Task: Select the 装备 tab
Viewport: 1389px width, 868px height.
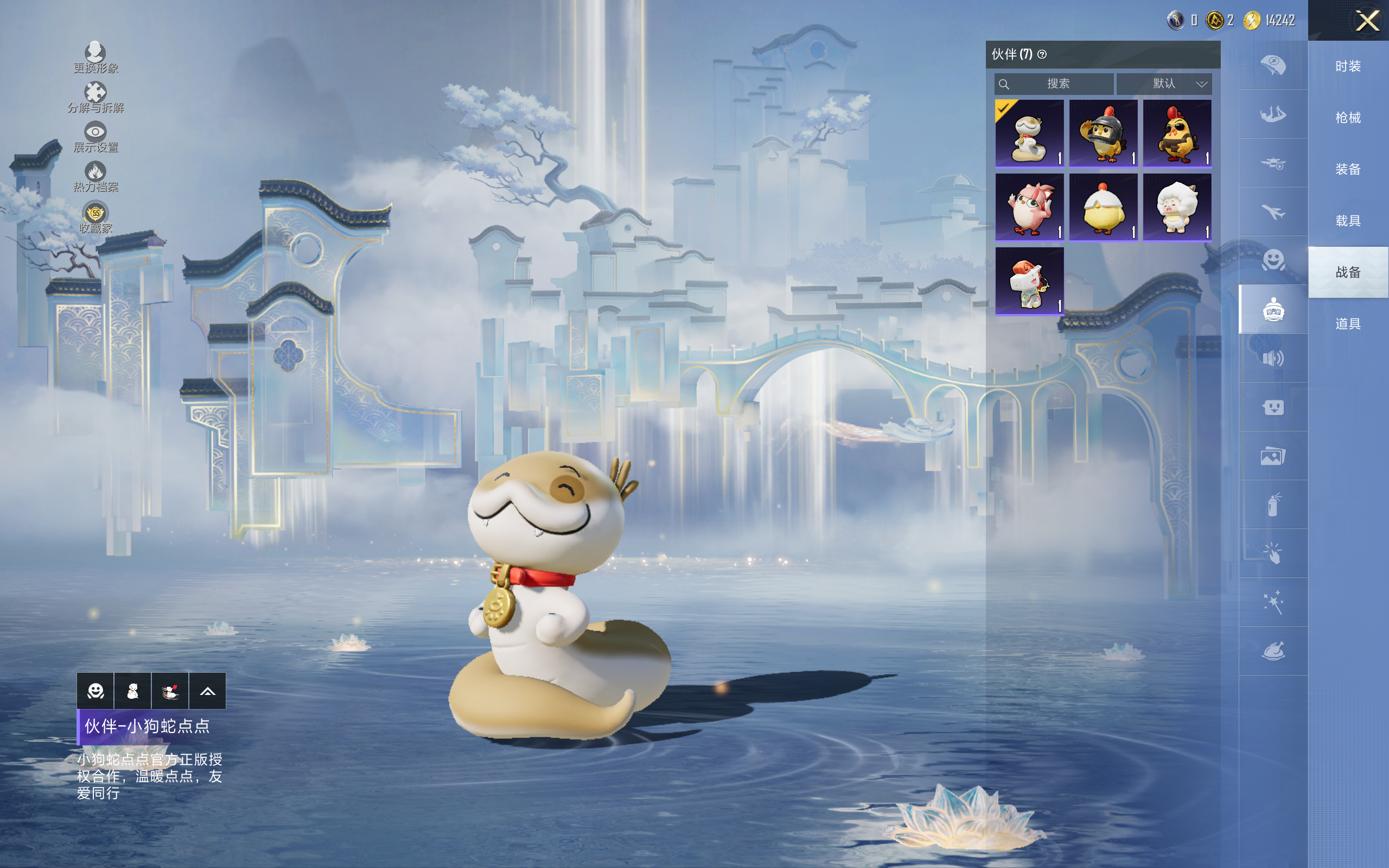Action: (1348, 169)
